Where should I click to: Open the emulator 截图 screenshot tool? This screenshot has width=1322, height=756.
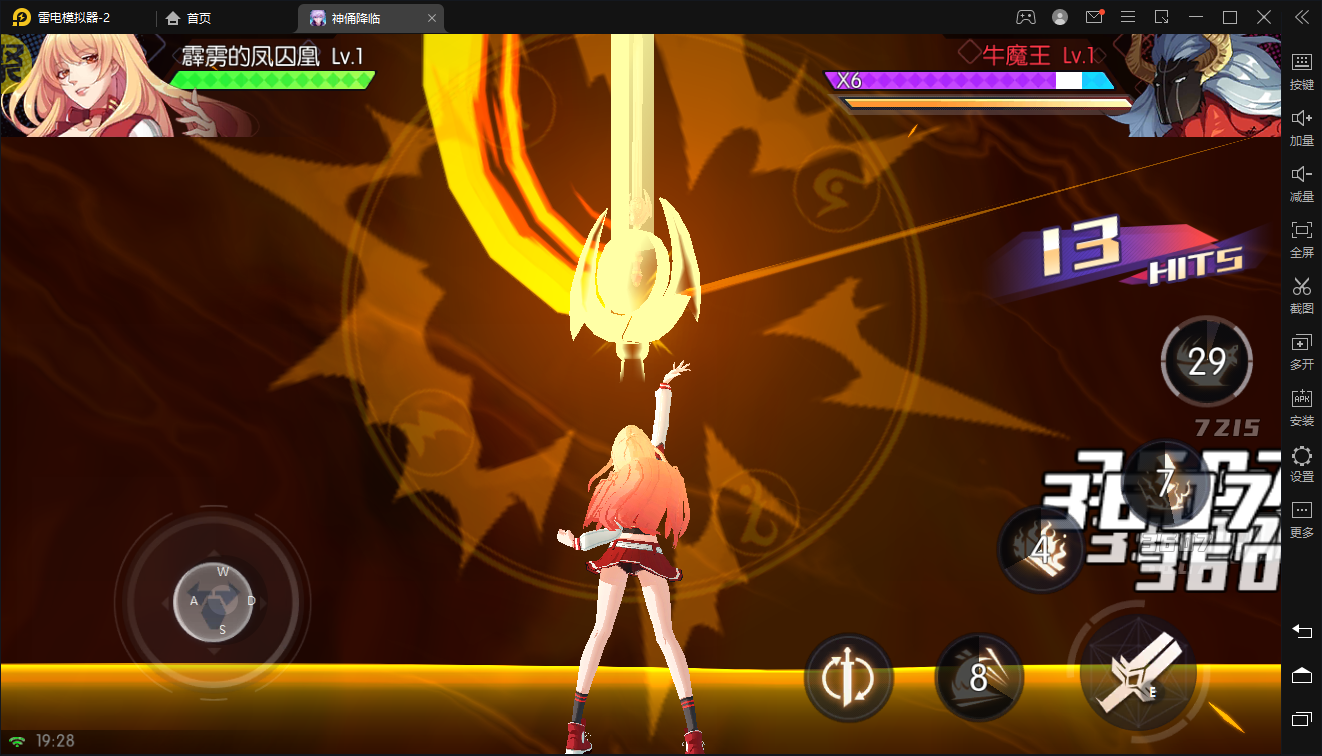pos(1301,295)
